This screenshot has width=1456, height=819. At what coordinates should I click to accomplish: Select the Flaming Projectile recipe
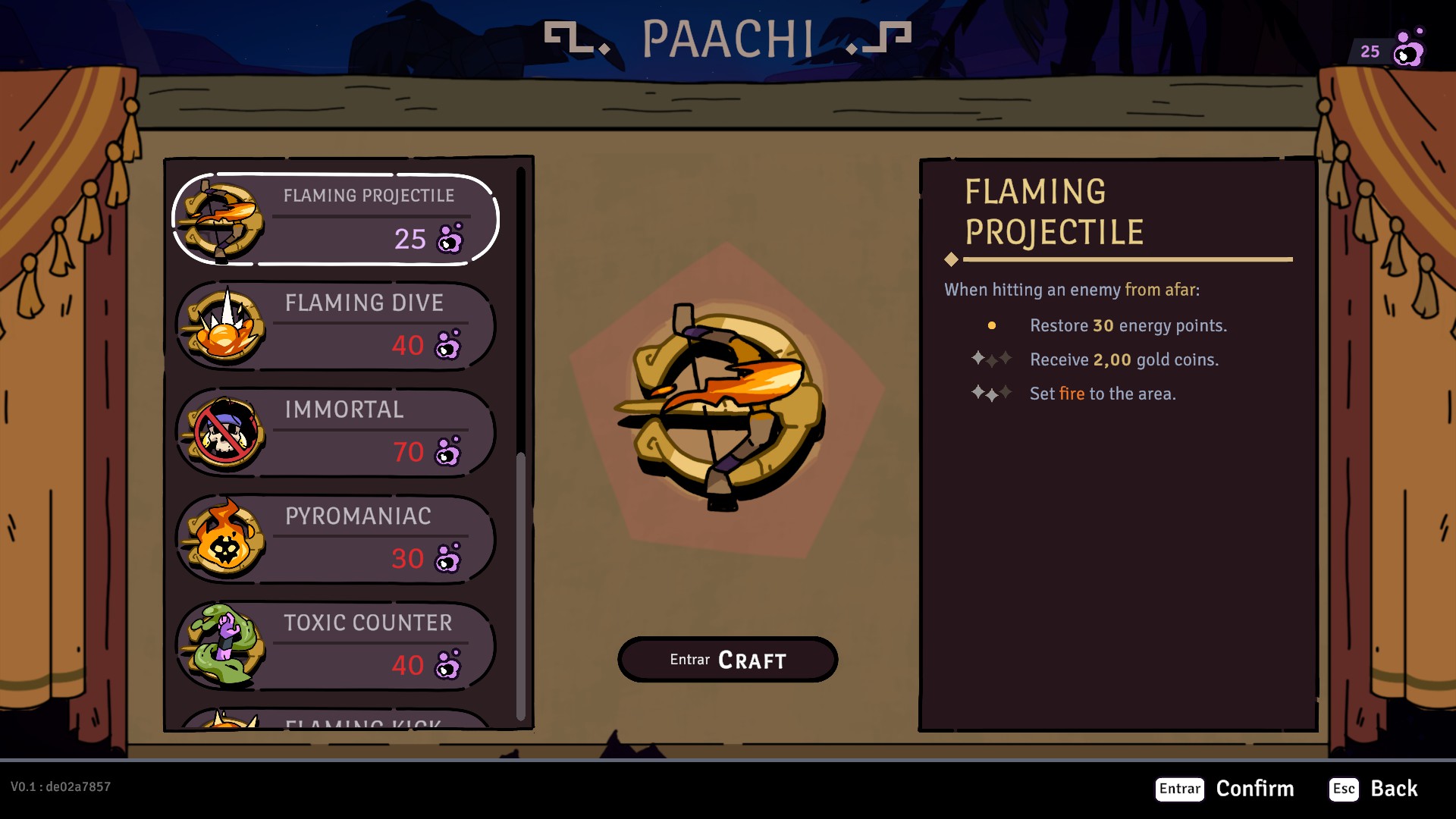pos(335,219)
